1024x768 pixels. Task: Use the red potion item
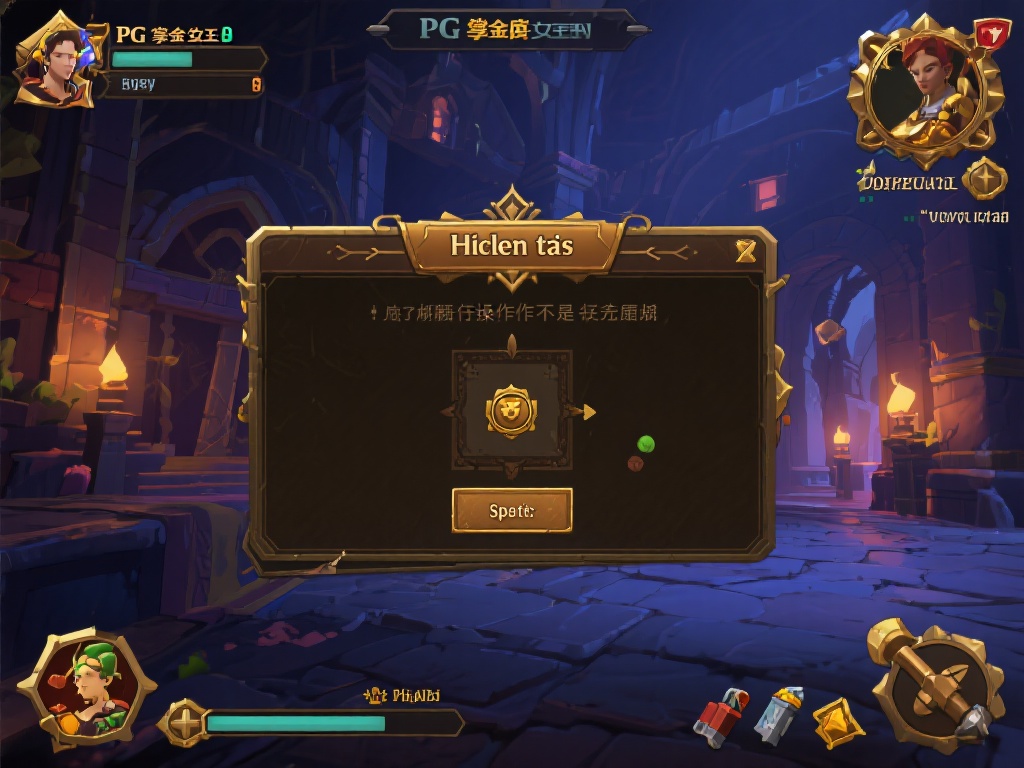click(720, 717)
